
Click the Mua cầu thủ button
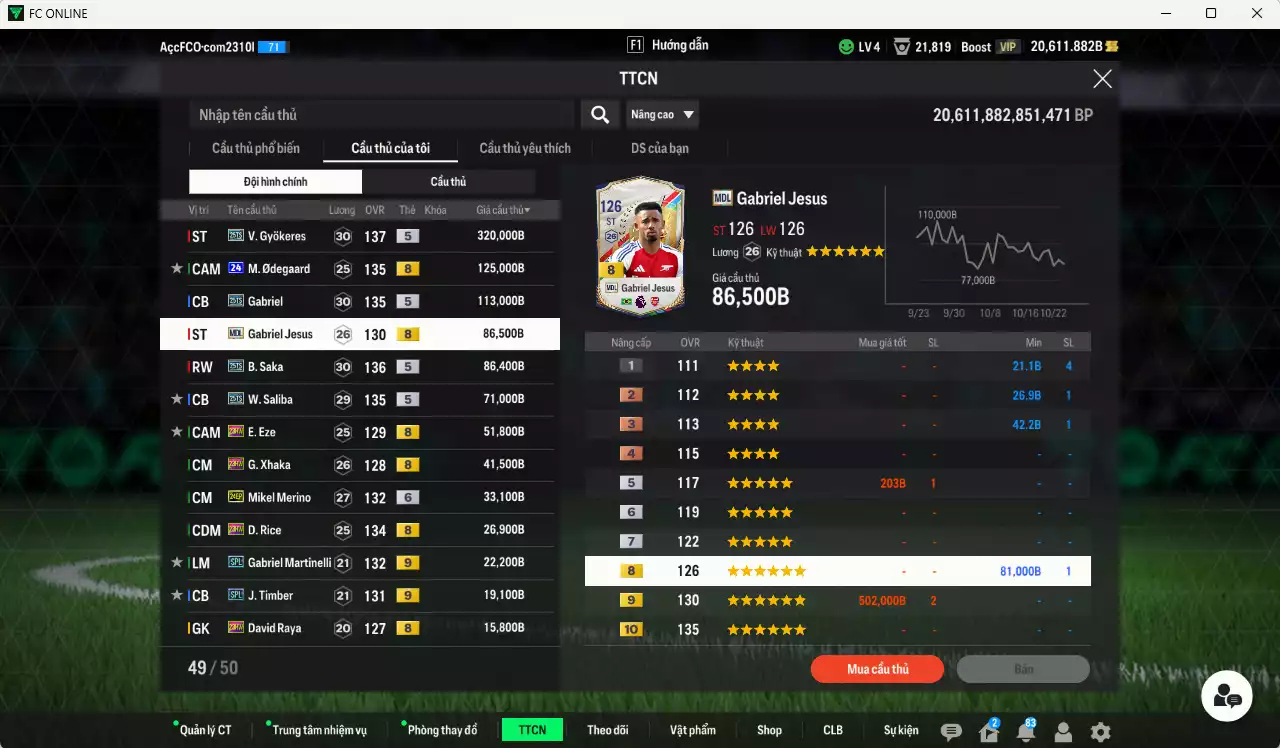pos(877,670)
